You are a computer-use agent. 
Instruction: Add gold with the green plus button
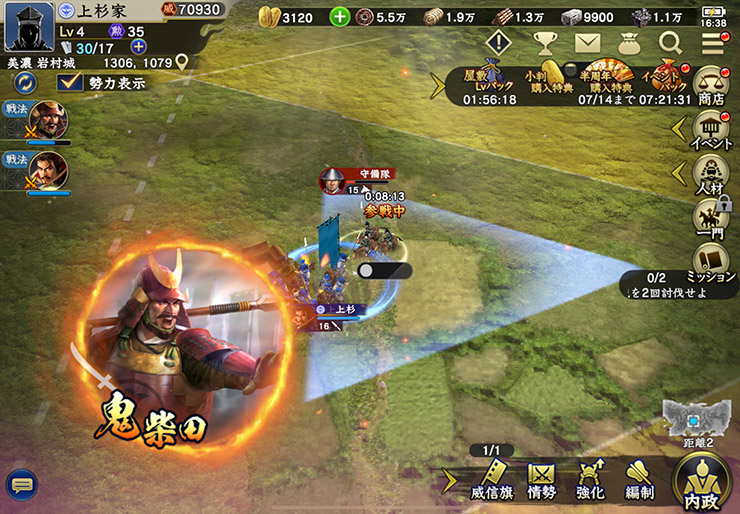pos(340,17)
